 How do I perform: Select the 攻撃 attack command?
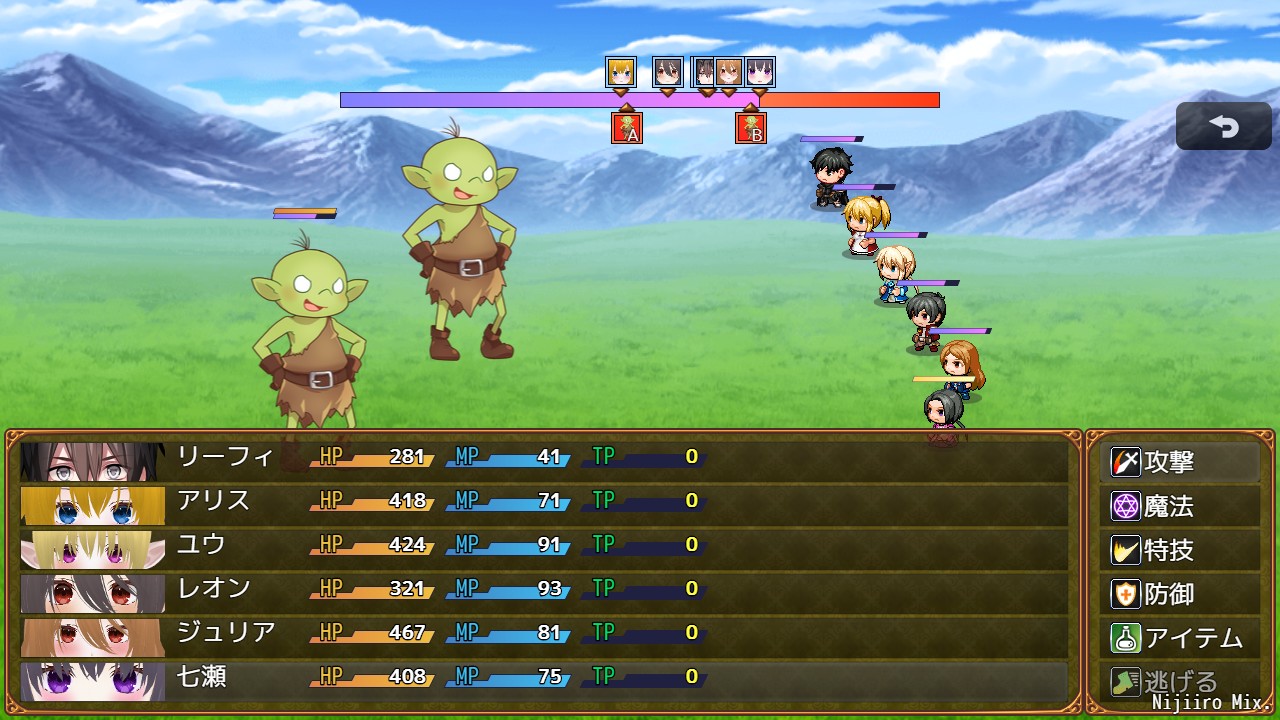pyautogui.click(x=1180, y=463)
